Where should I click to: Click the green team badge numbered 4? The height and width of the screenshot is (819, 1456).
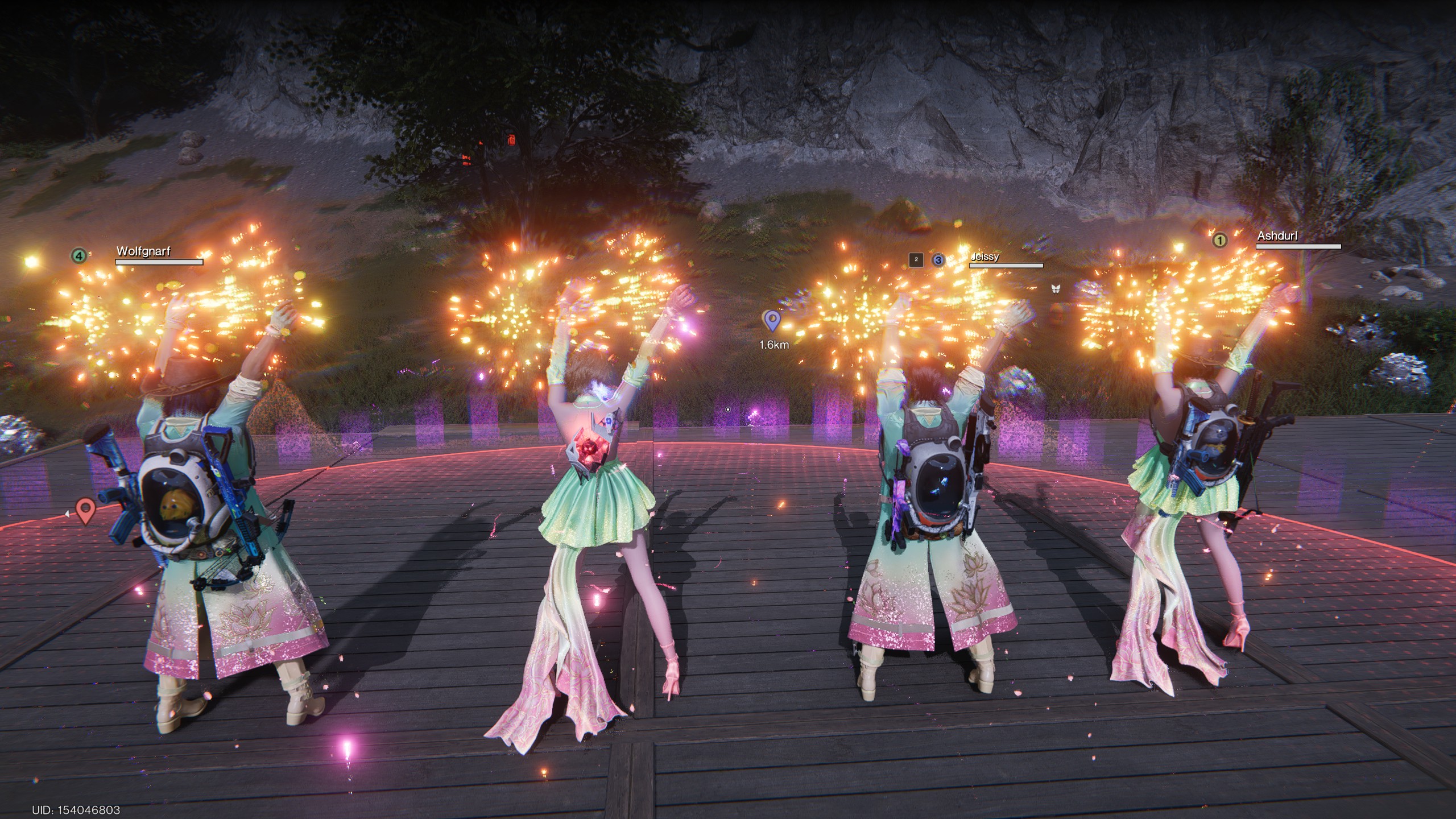78,256
